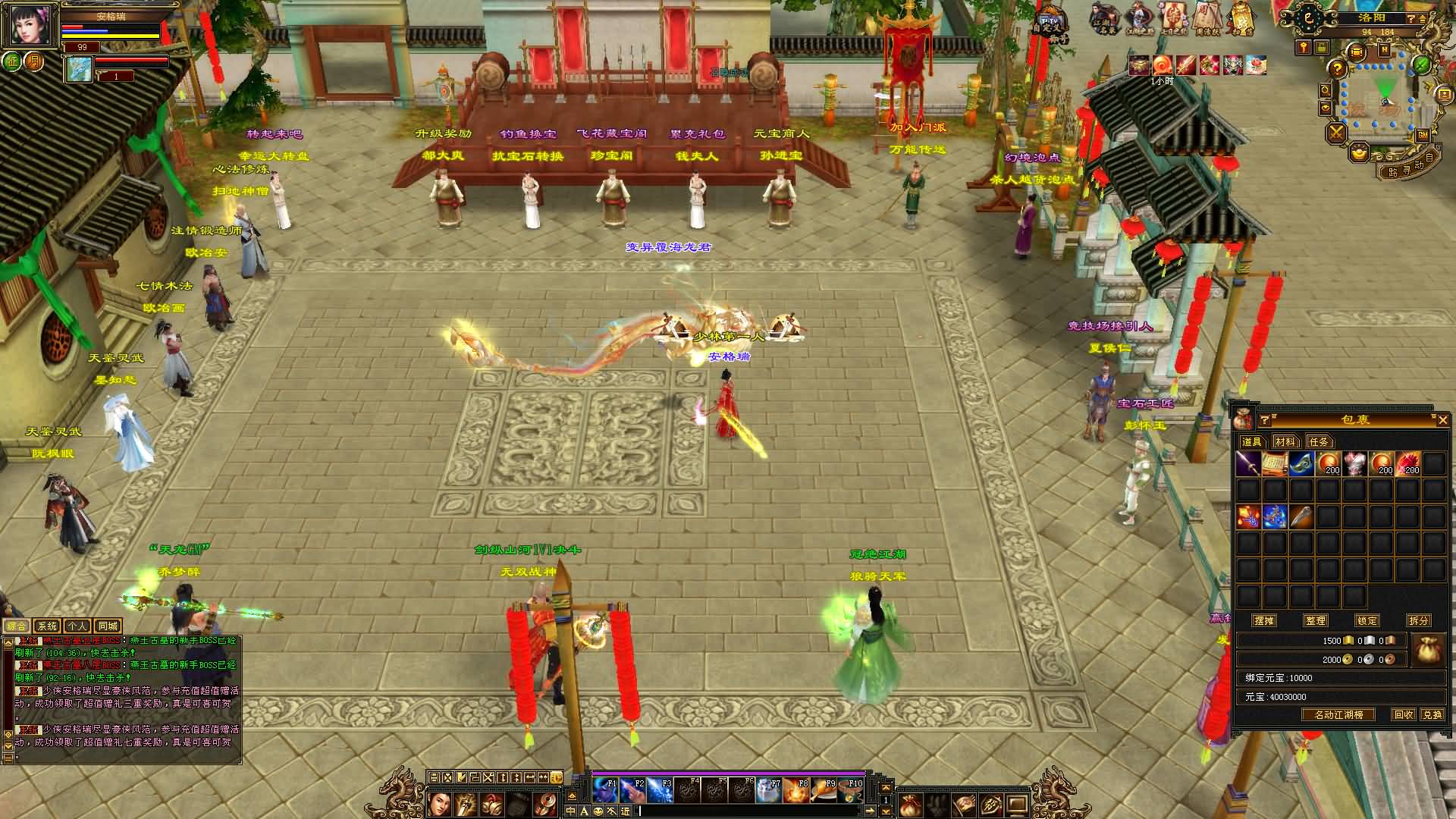This screenshot has height=819, width=1456.
Task: Click the minimap showing 洛阳
Action: coord(1379,99)
